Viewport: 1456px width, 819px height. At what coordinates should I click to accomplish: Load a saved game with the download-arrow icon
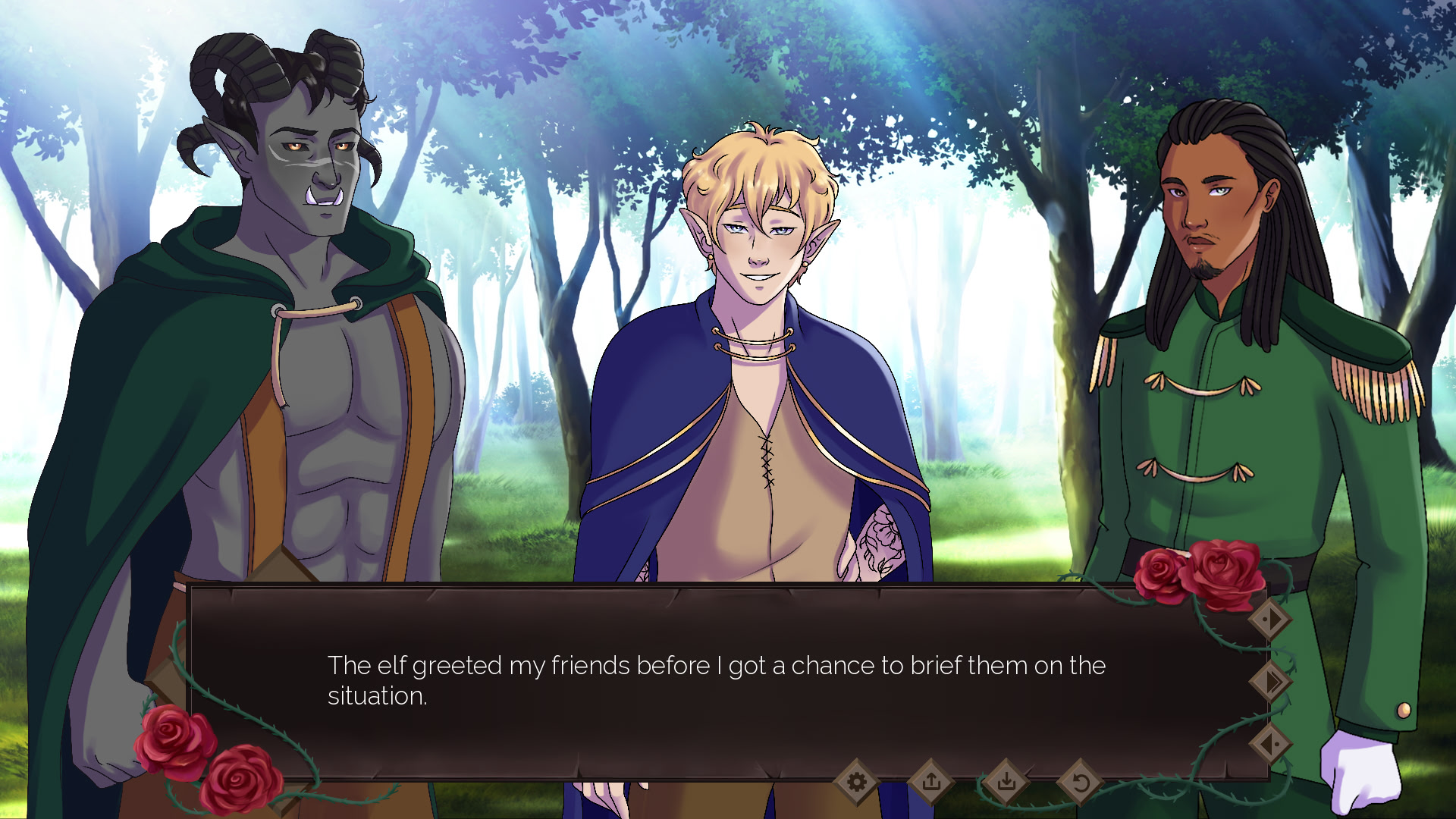point(1006,782)
